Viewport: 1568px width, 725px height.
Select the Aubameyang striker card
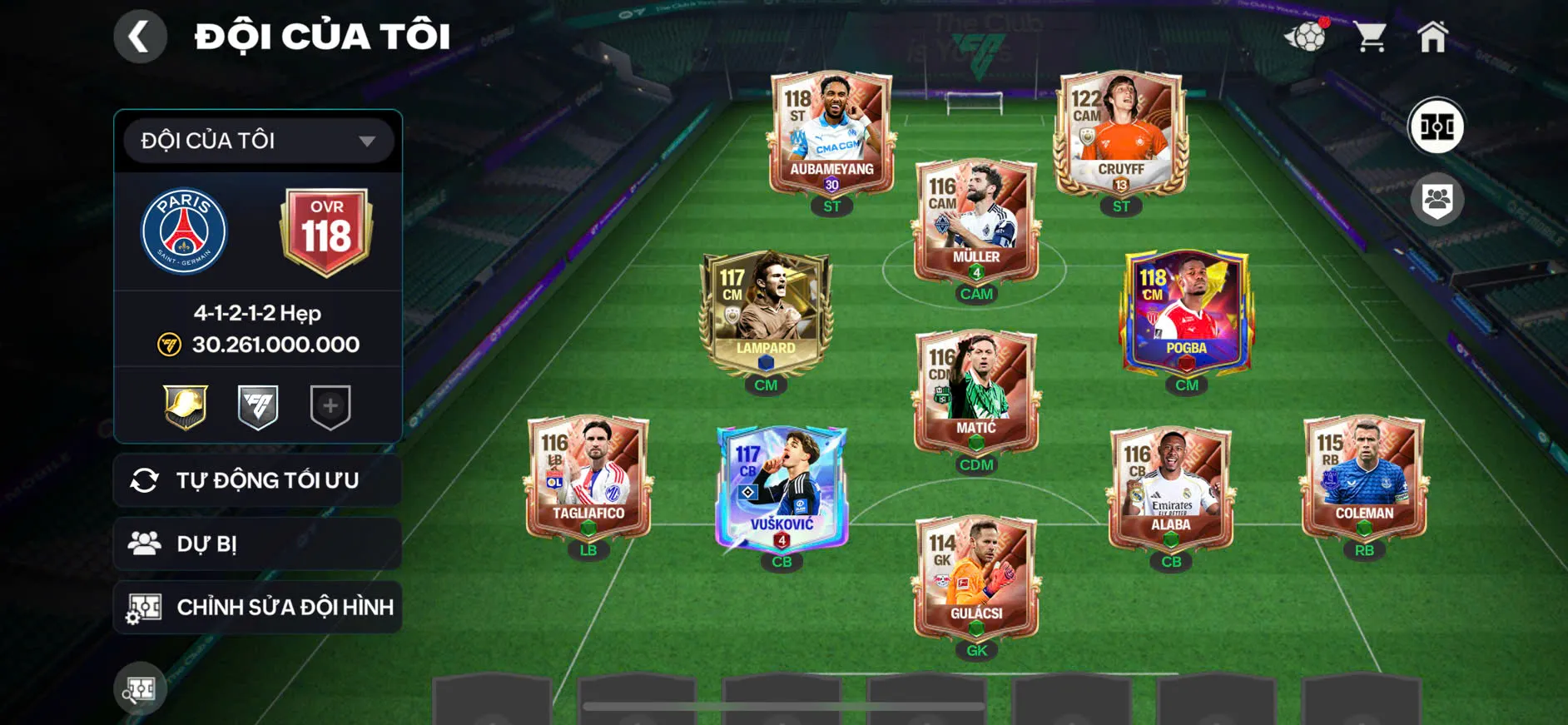click(831, 133)
